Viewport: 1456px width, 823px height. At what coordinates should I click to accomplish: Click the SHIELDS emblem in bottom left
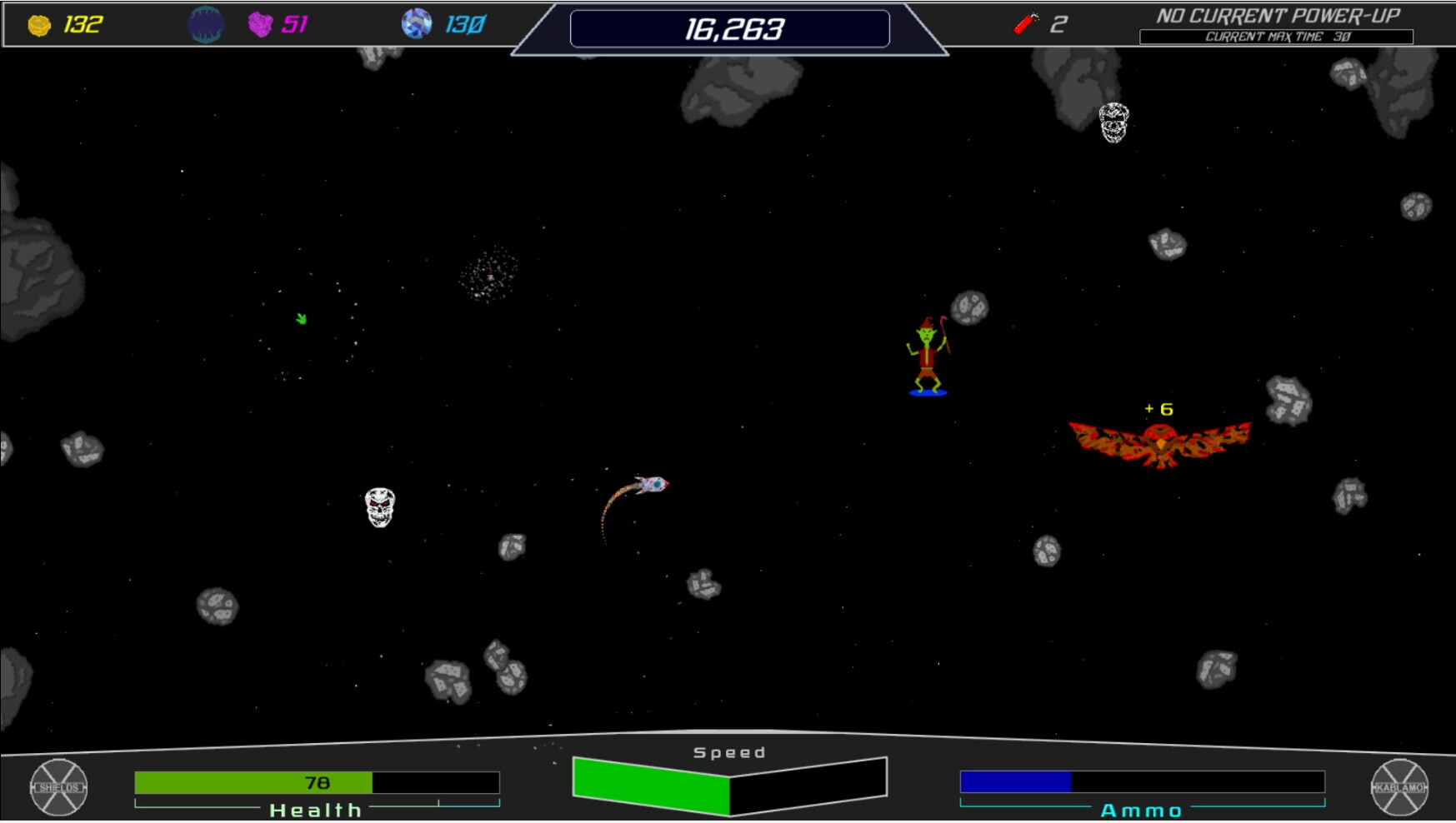point(58,787)
